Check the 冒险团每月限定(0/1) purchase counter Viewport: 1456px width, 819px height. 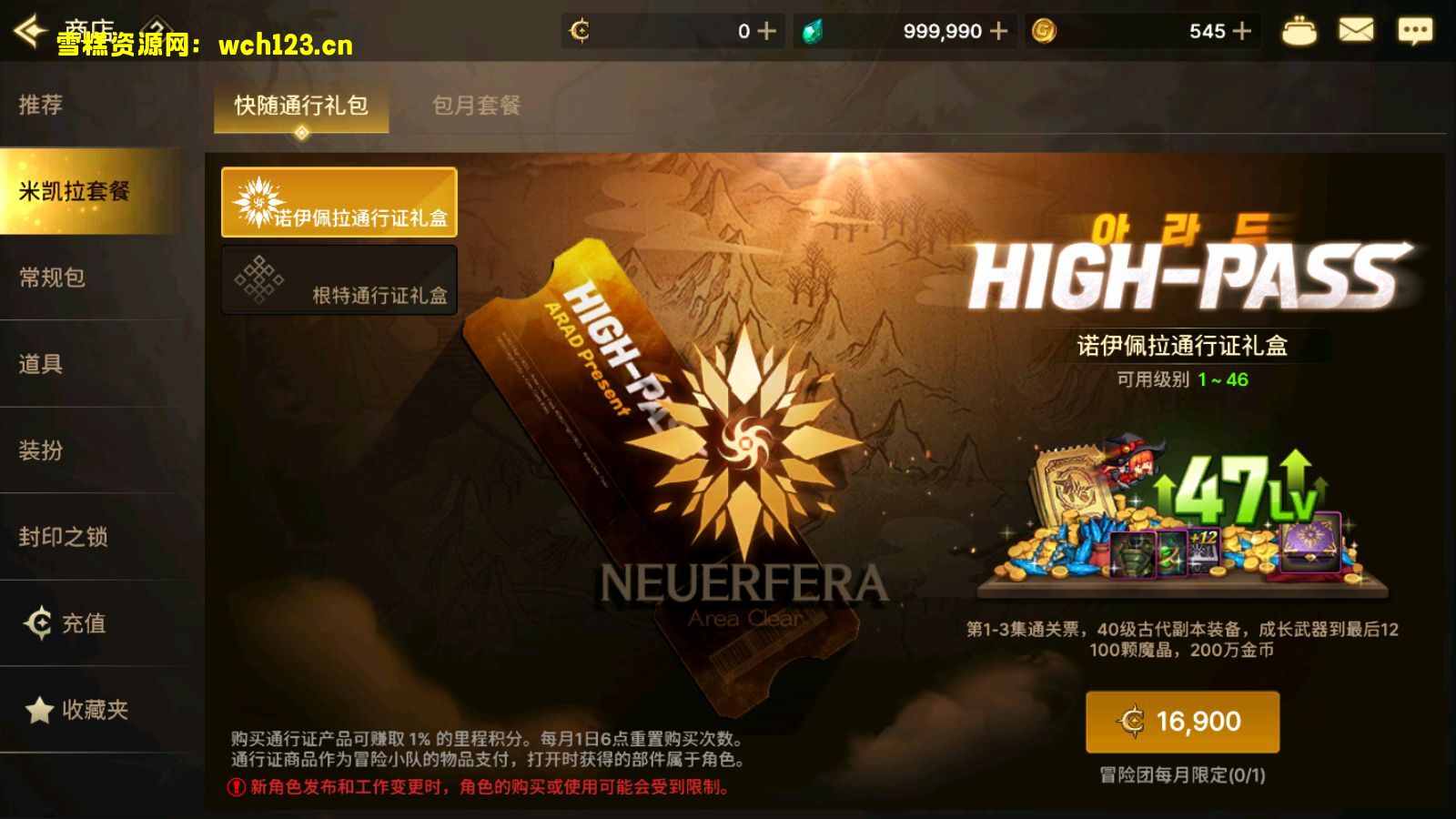[1183, 773]
